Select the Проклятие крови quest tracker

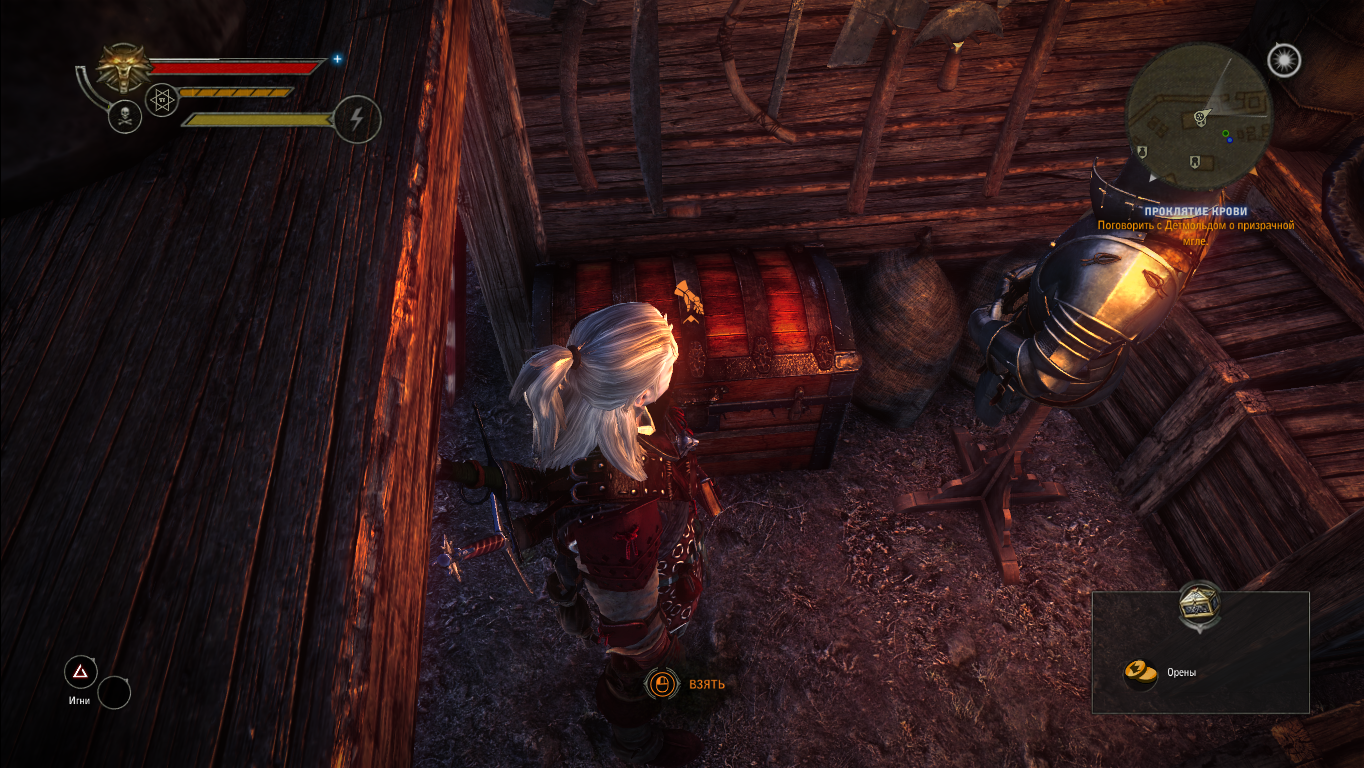(x=1195, y=212)
